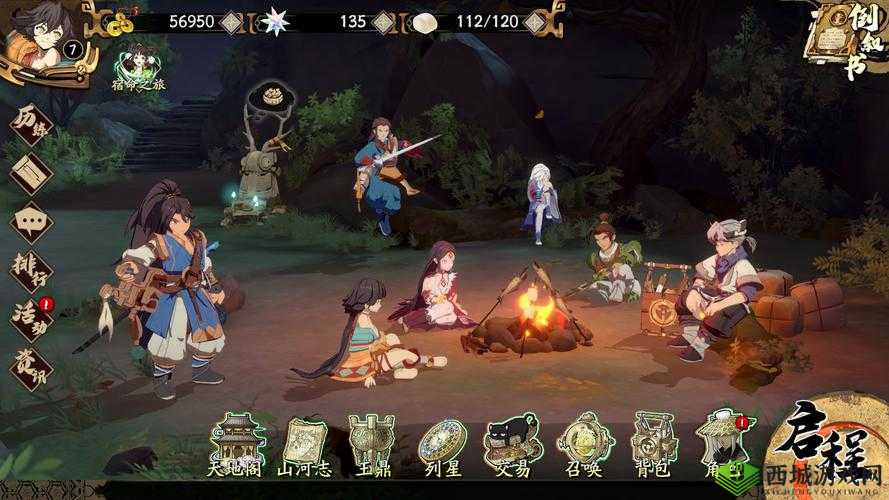This screenshot has height=500, width=889.
Task: Open the 历练 training menu
Action: [x=30, y=124]
